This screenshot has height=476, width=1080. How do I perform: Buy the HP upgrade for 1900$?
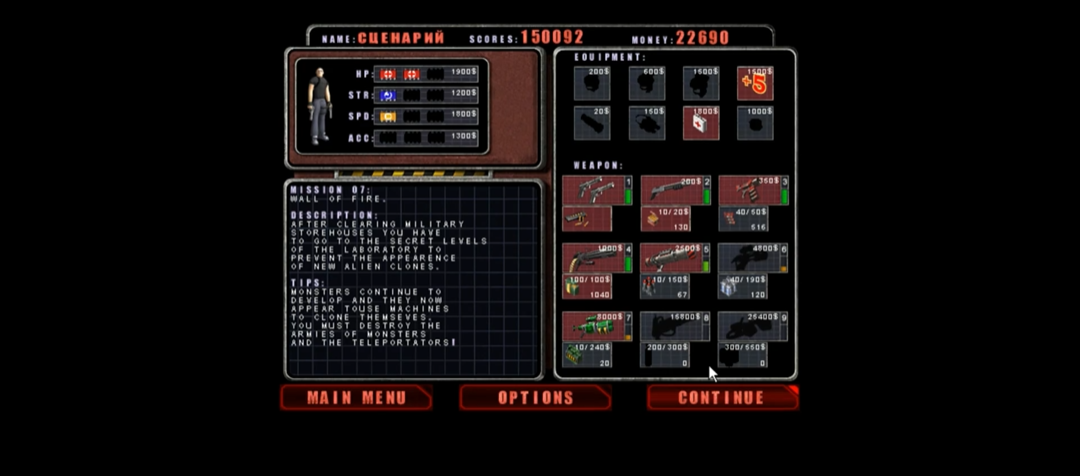(x=463, y=73)
